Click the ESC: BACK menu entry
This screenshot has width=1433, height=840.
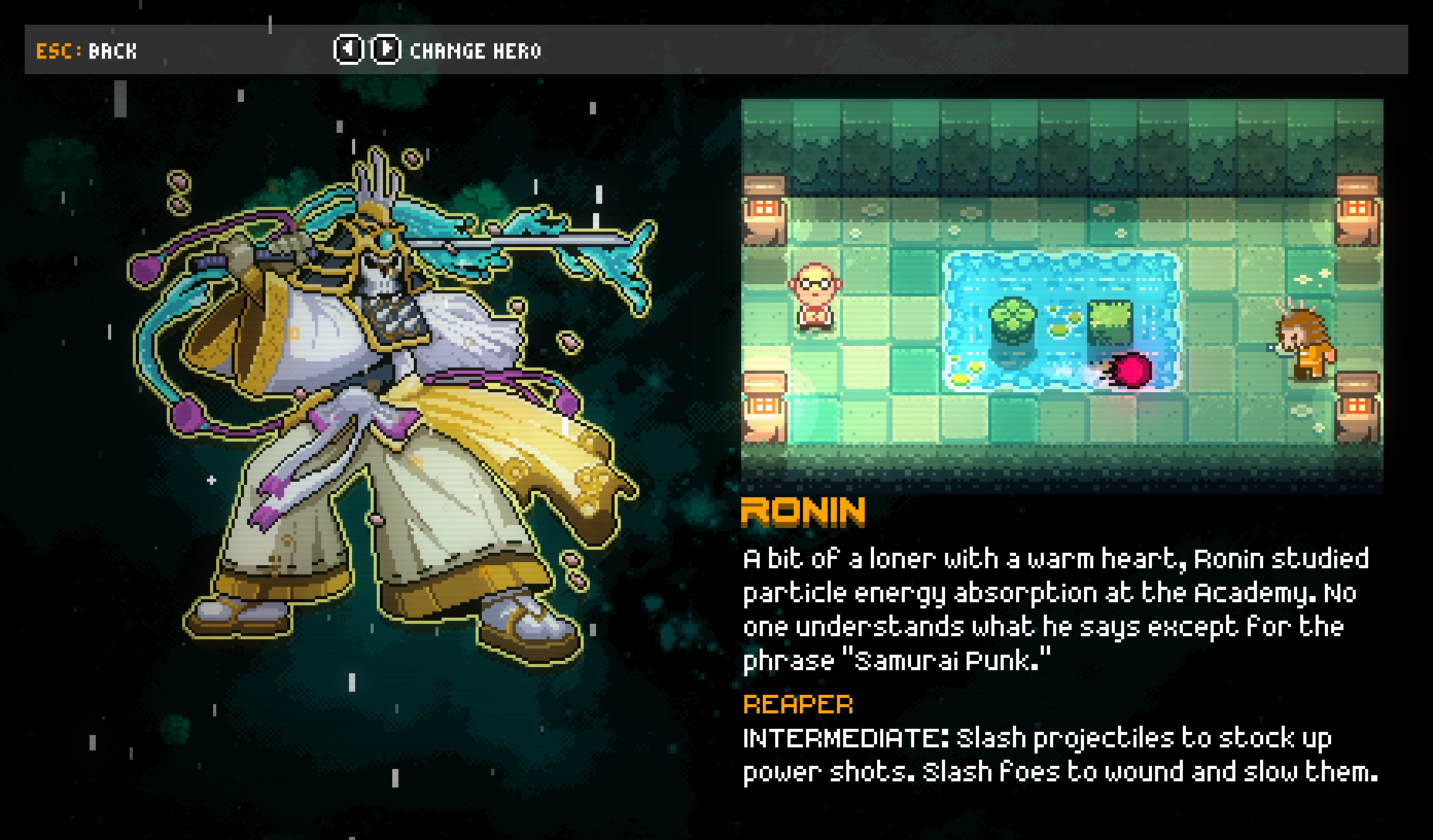tap(85, 51)
